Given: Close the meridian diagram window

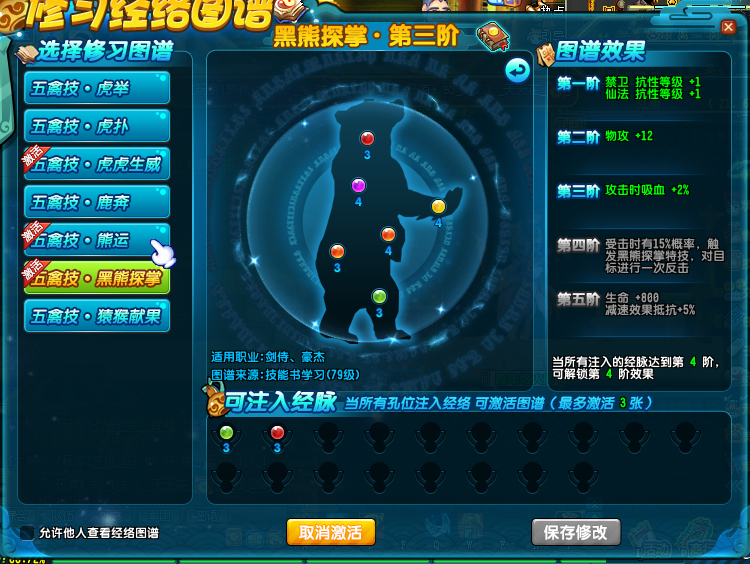Looking at the screenshot, I should coord(728,28).
